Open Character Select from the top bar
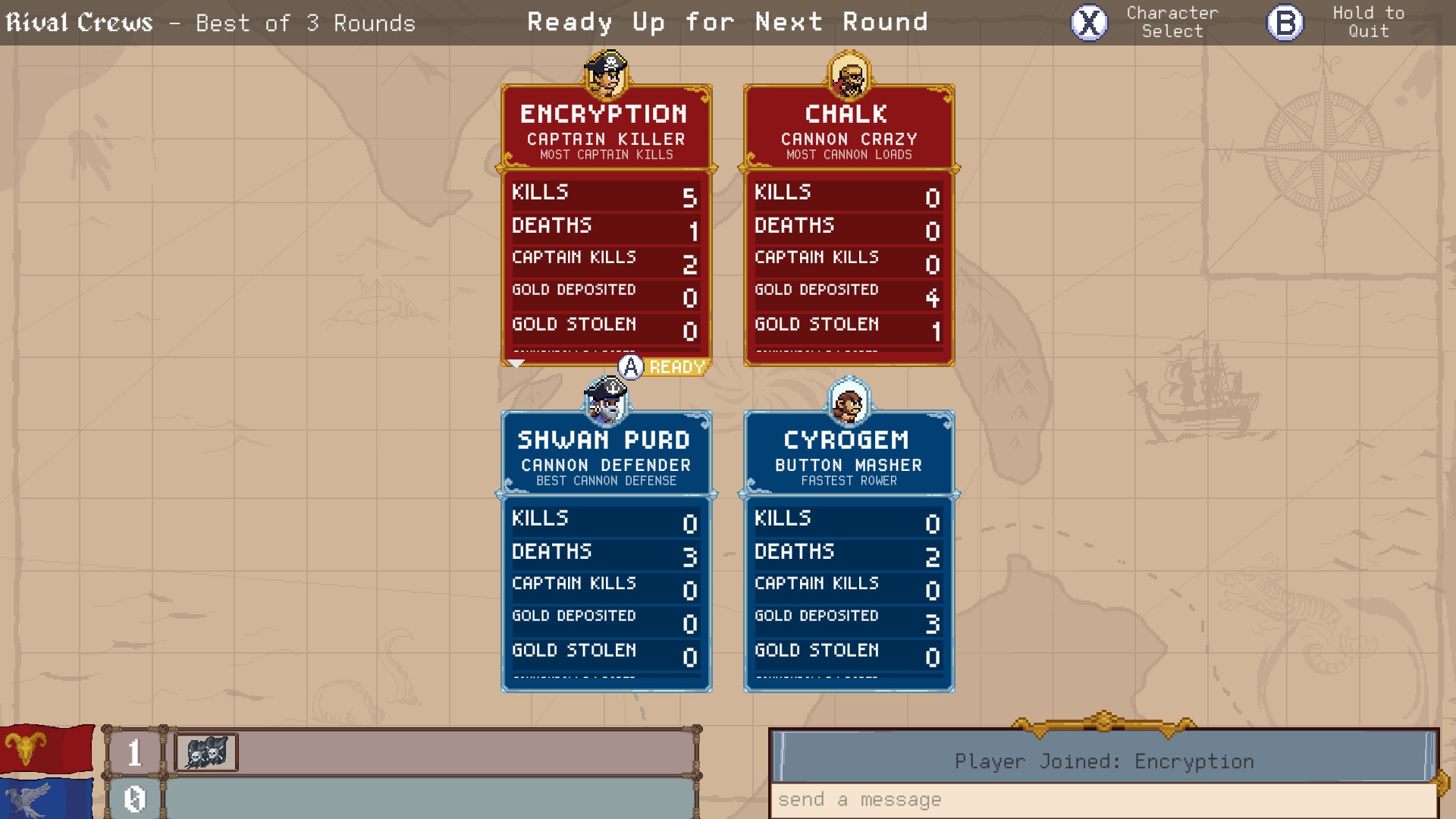 pos(1172,21)
